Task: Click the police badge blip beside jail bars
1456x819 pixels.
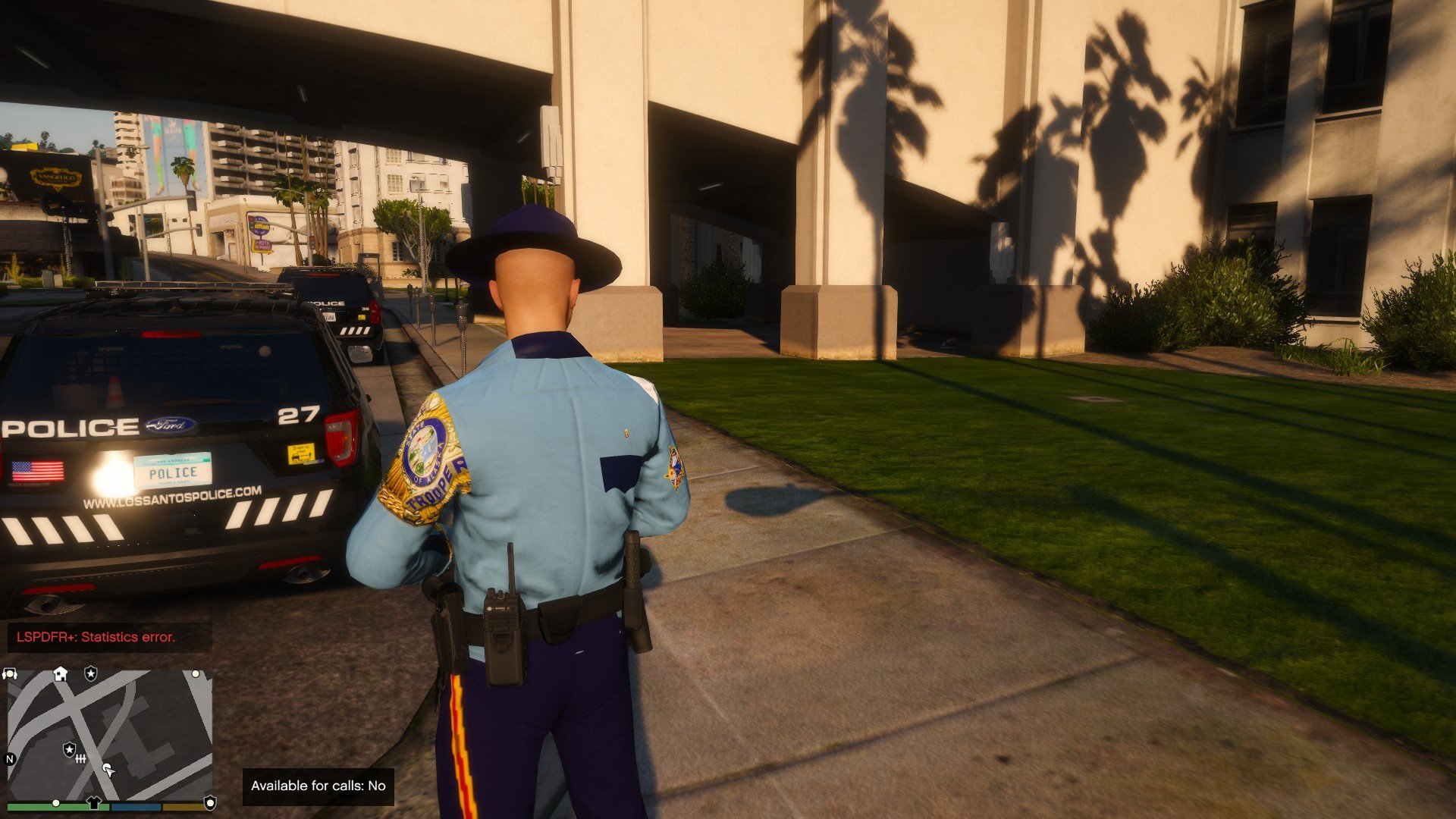Action: (x=69, y=749)
